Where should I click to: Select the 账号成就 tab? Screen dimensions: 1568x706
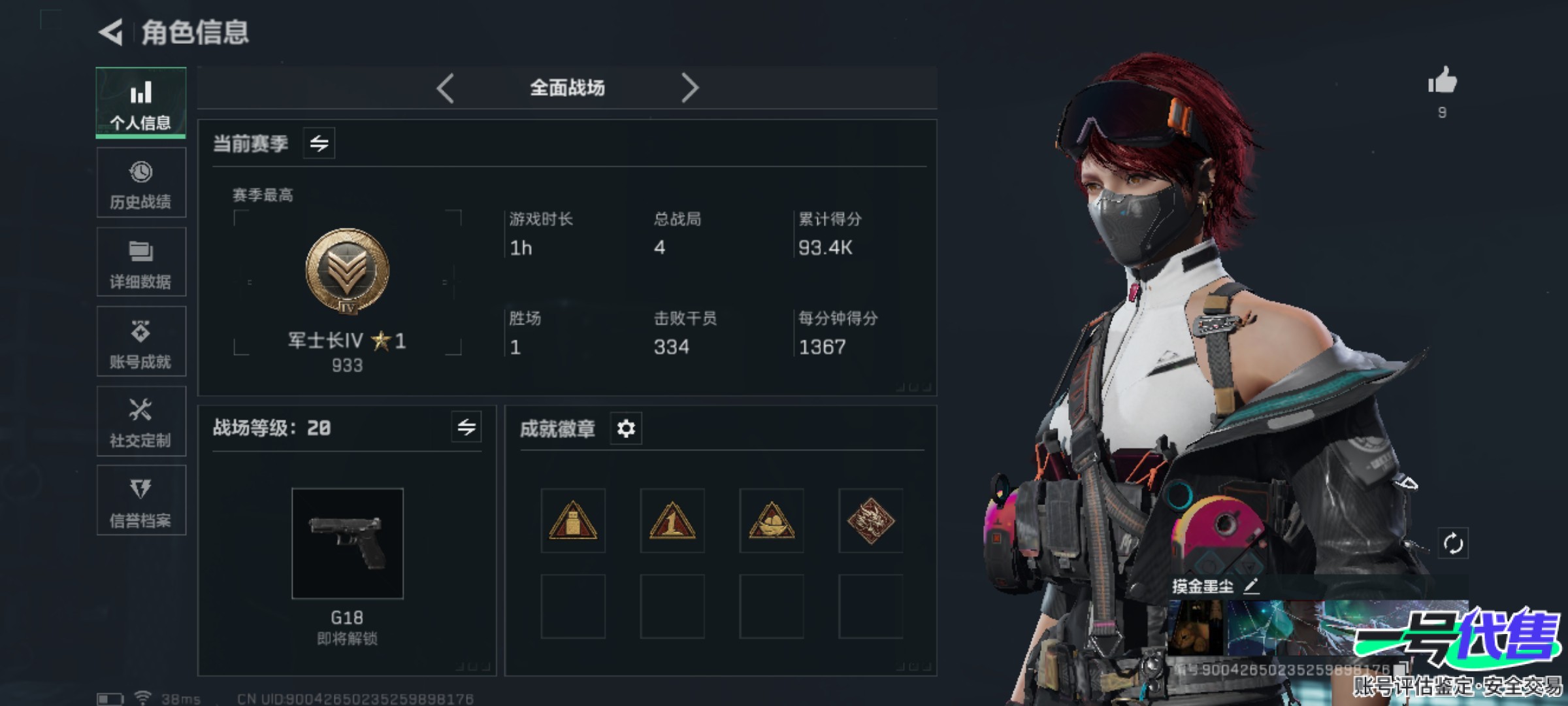[141, 342]
